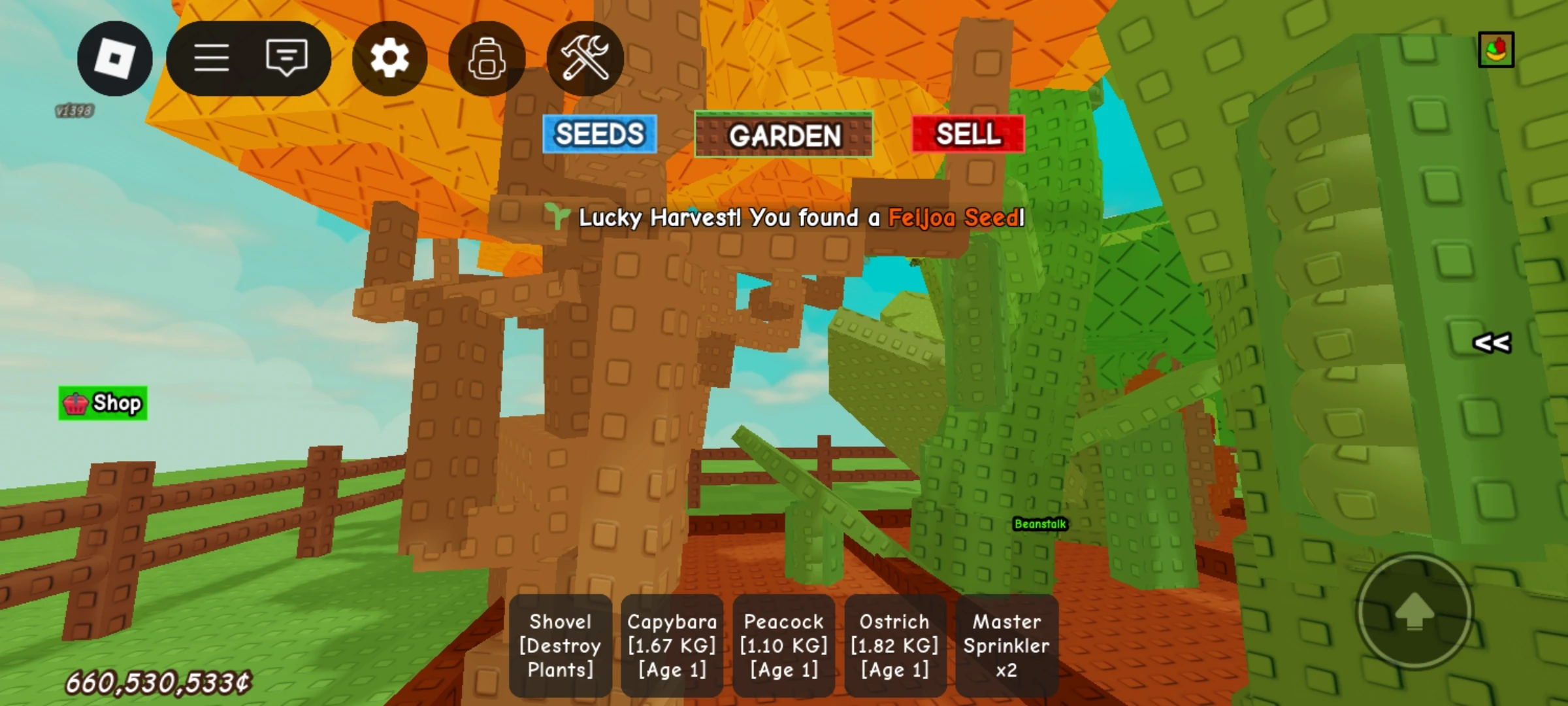This screenshot has width=1568, height=706.
Task: Equip the Shovel to destroy plants
Action: [559, 645]
